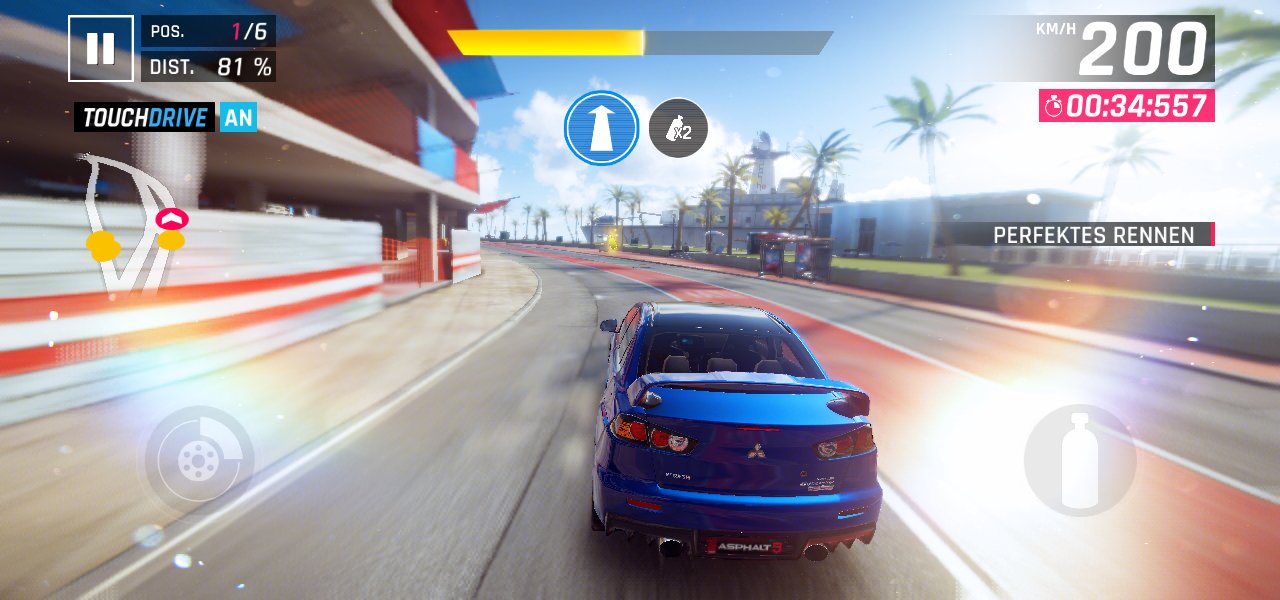Toggle the TouchDrive AN switch
The width and height of the screenshot is (1280, 600).
pos(238,118)
